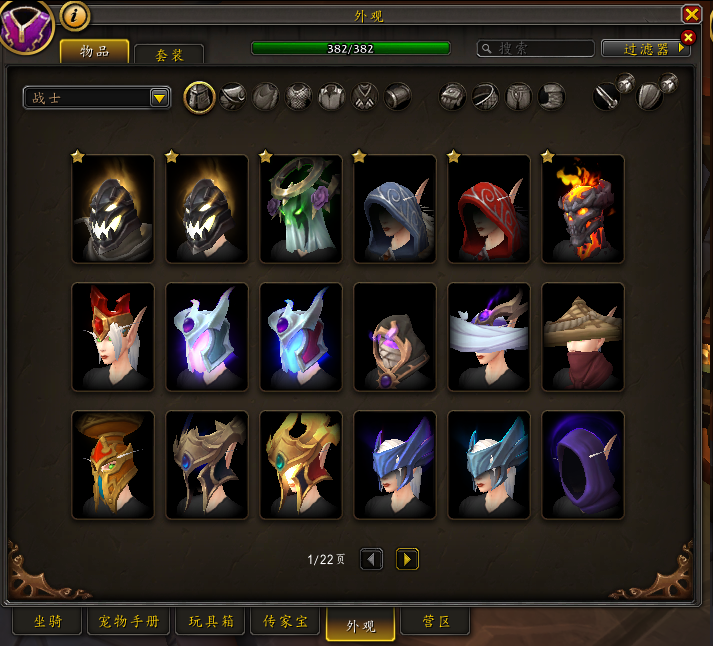
Task: Choose the red hood appearance
Action: click(x=489, y=209)
